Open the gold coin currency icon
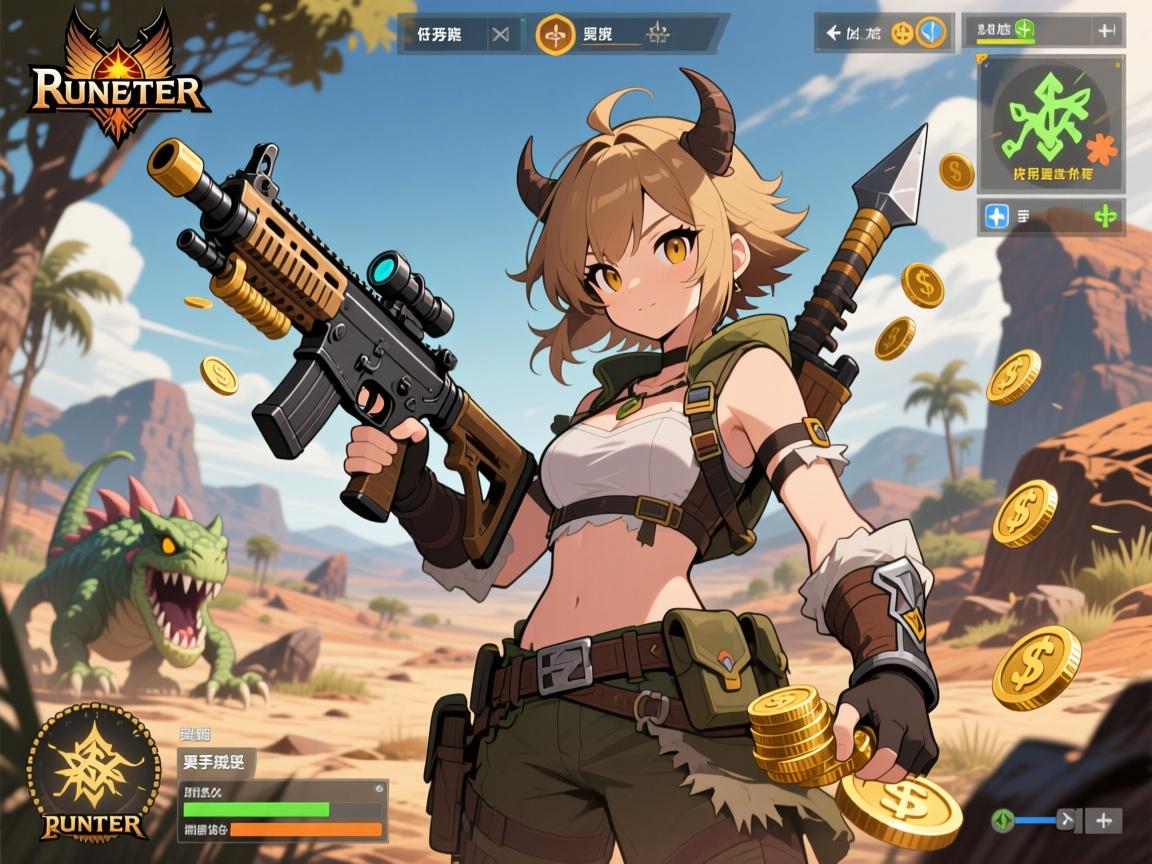Image resolution: width=1152 pixels, height=864 pixels. 902,33
